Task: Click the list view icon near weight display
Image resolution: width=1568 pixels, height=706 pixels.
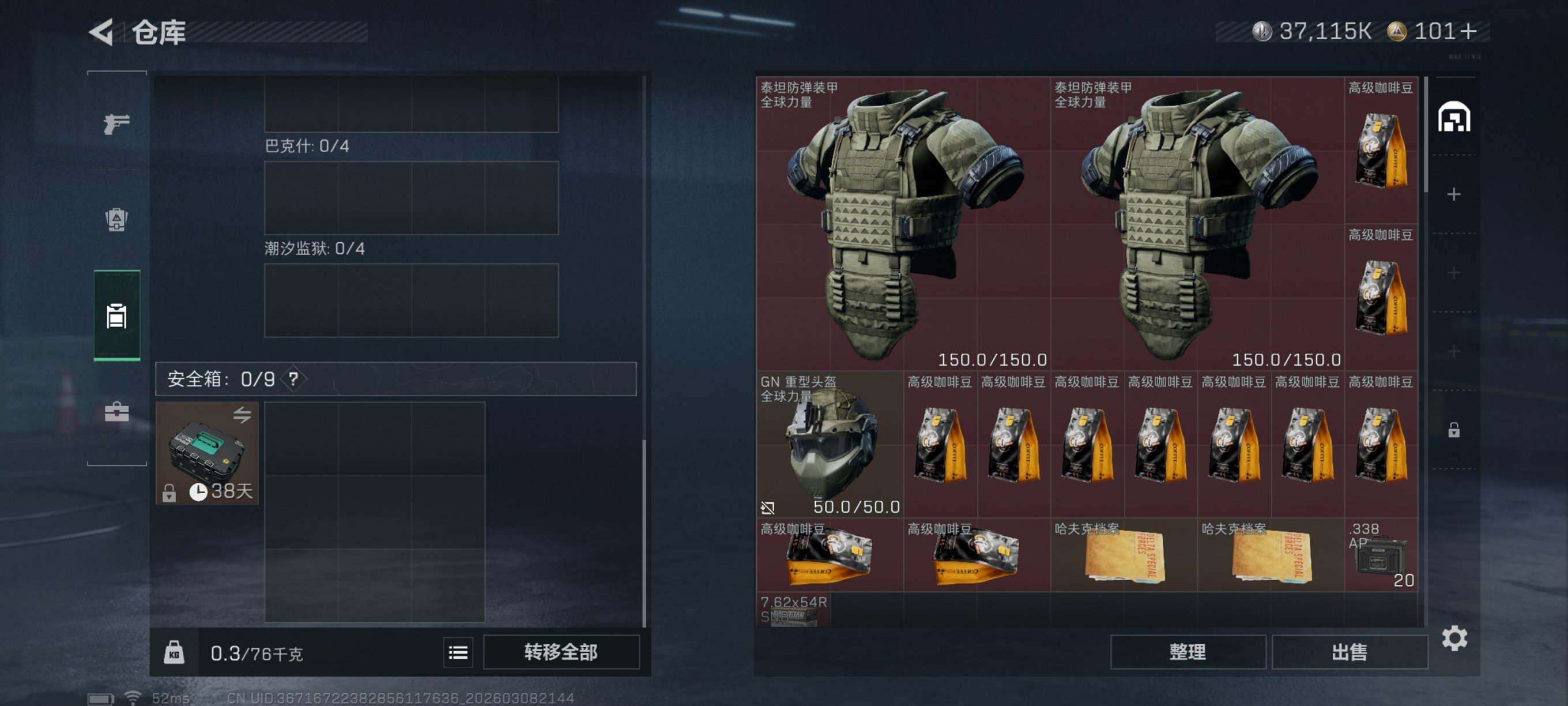Action: (x=457, y=652)
